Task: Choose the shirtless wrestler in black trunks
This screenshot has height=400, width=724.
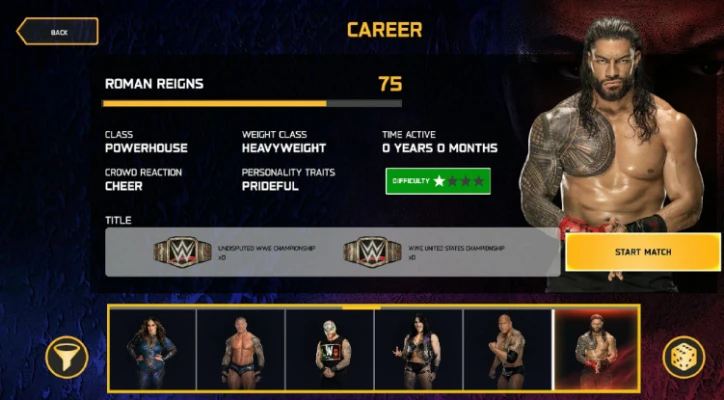Action: pyautogui.click(x=241, y=349)
